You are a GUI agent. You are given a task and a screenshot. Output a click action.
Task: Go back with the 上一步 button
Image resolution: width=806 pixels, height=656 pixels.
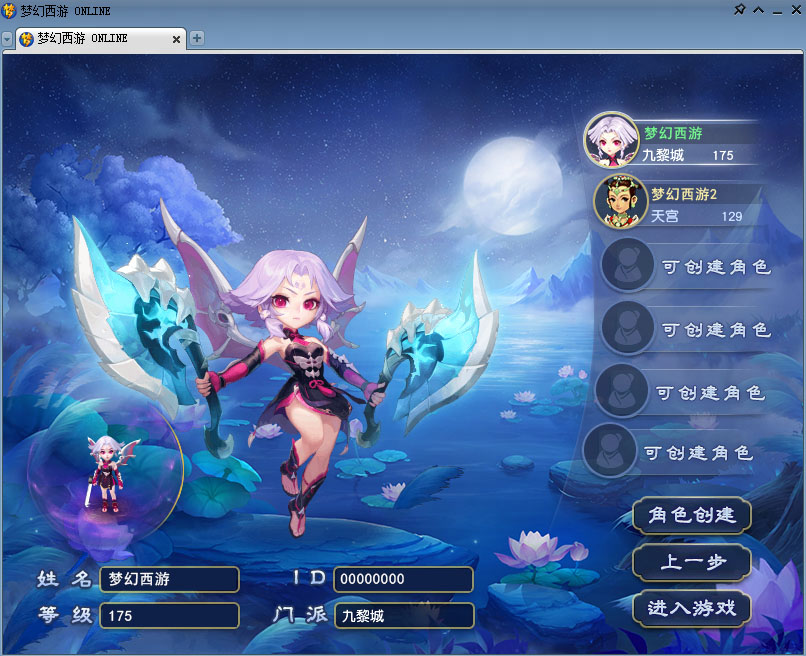692,562
